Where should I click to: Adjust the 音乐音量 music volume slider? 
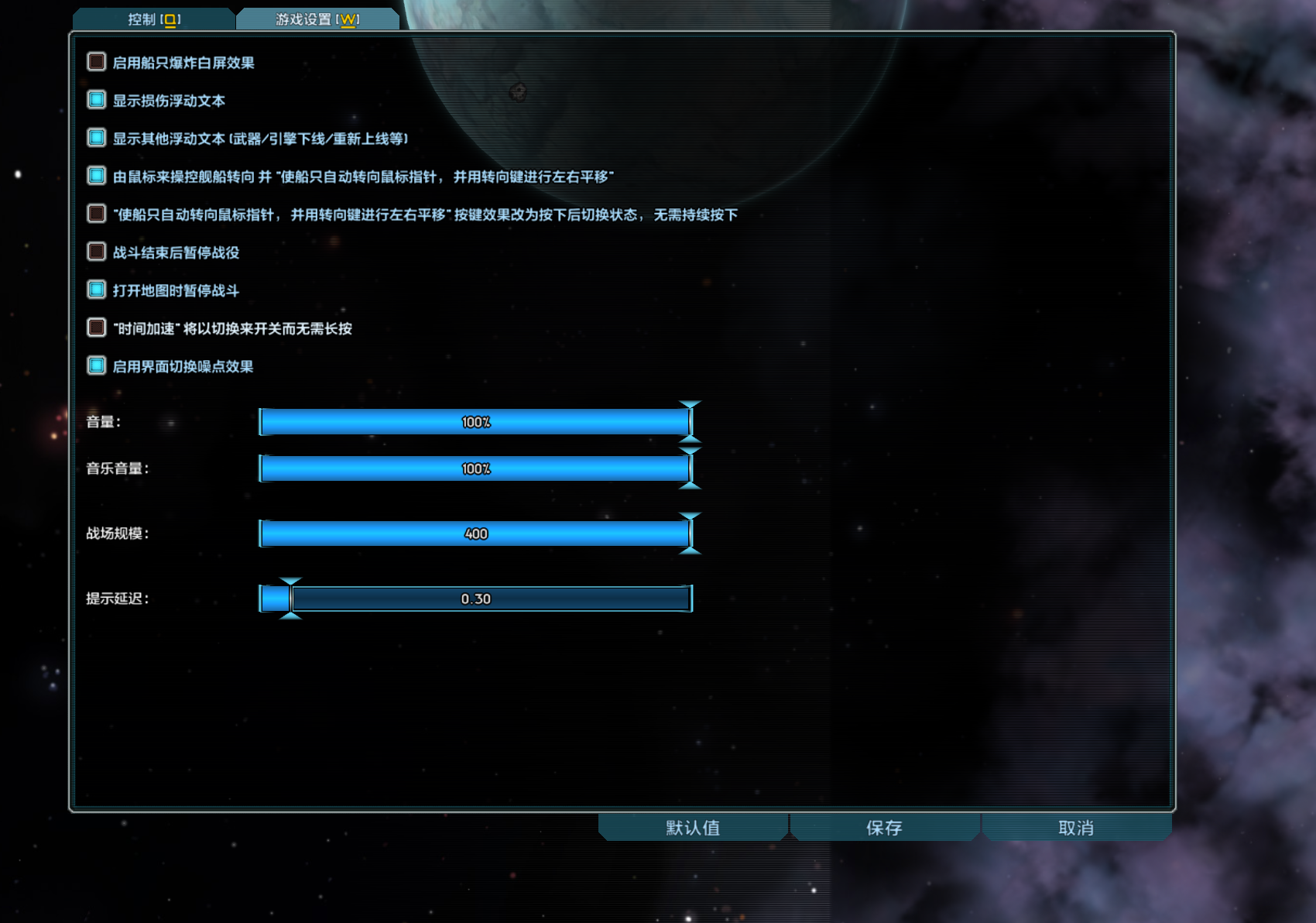click(x=476, y=468)
